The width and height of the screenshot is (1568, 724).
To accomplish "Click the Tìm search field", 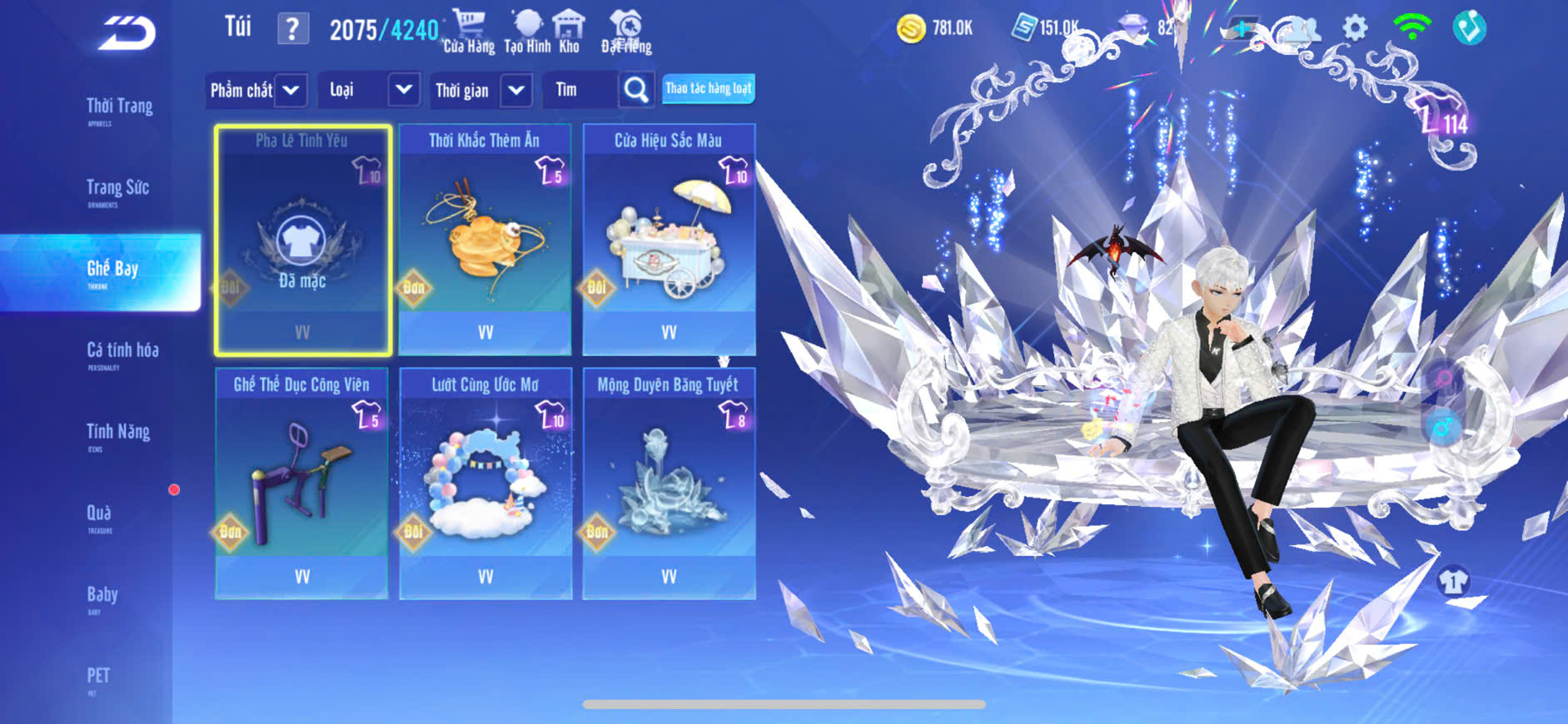I will coord(580,90).
